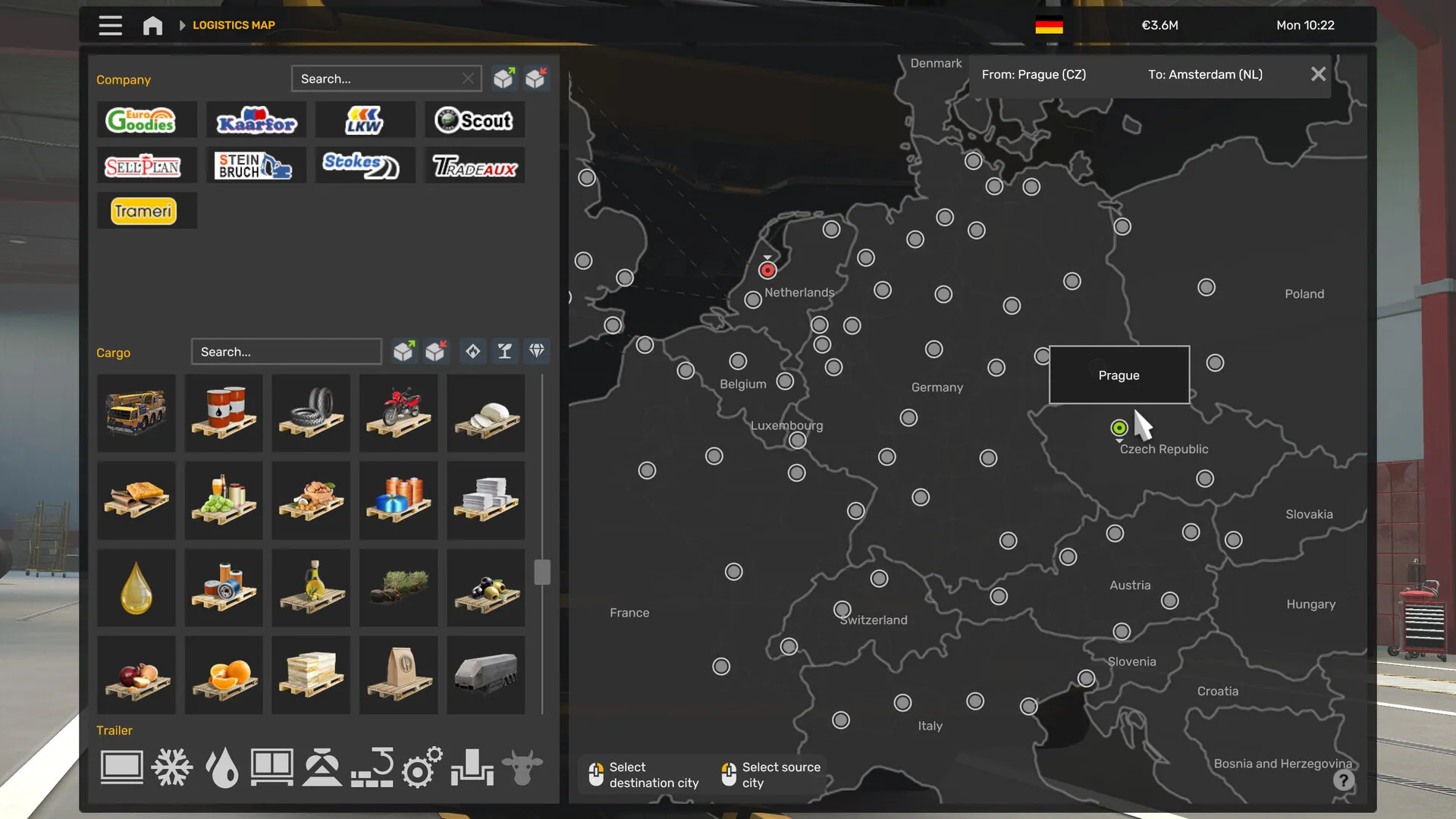Viewport: 1456px width, 819px height.
Task: Expand the Company search field
Action: click(386, 78)
